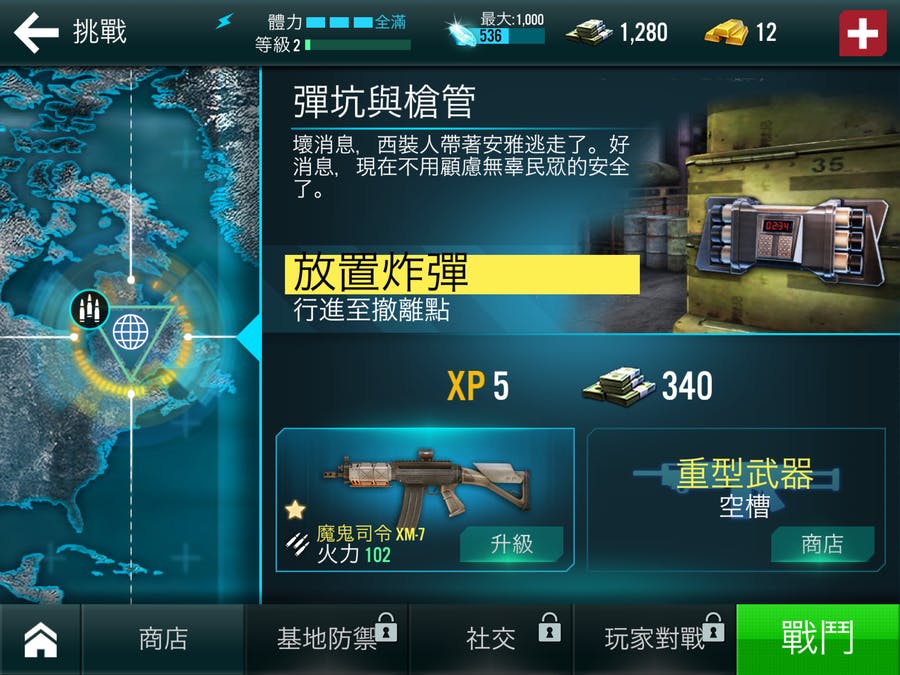This screenshot has height=675, width=900.
Task: Start the mission with the green 戰鬥 button
Action: pos(817,639)
